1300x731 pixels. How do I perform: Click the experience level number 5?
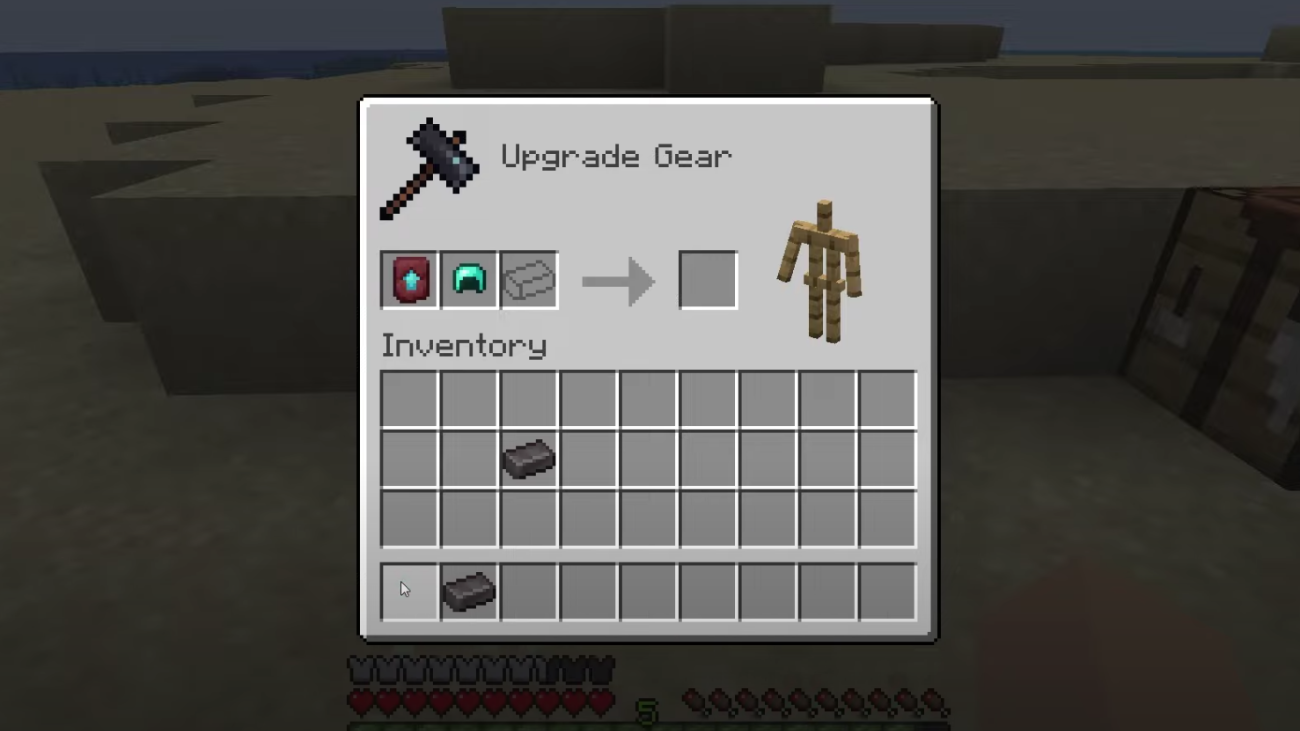[649, 710]
